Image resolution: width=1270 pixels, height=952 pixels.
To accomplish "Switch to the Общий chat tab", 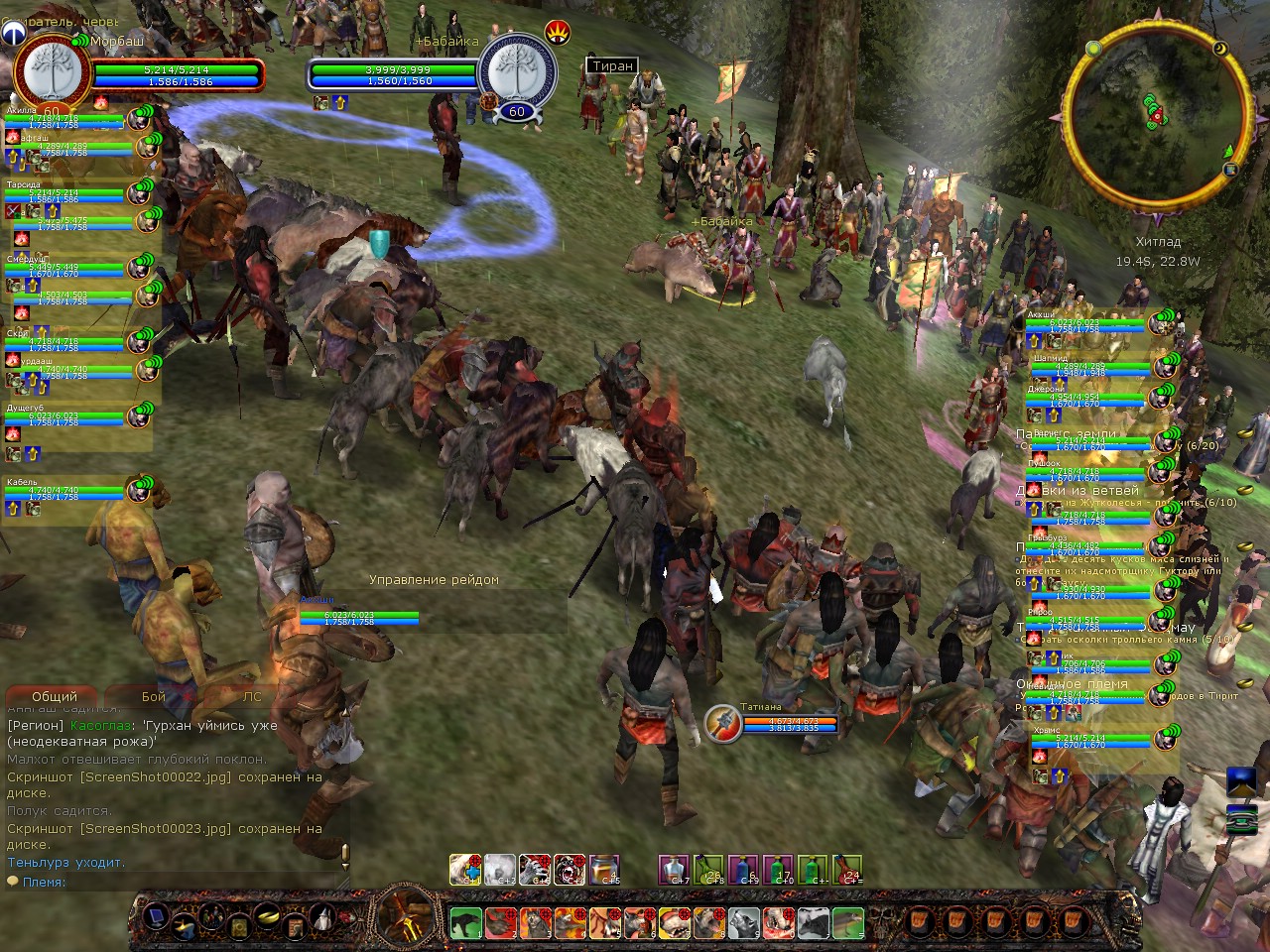I will pos(55,697).
